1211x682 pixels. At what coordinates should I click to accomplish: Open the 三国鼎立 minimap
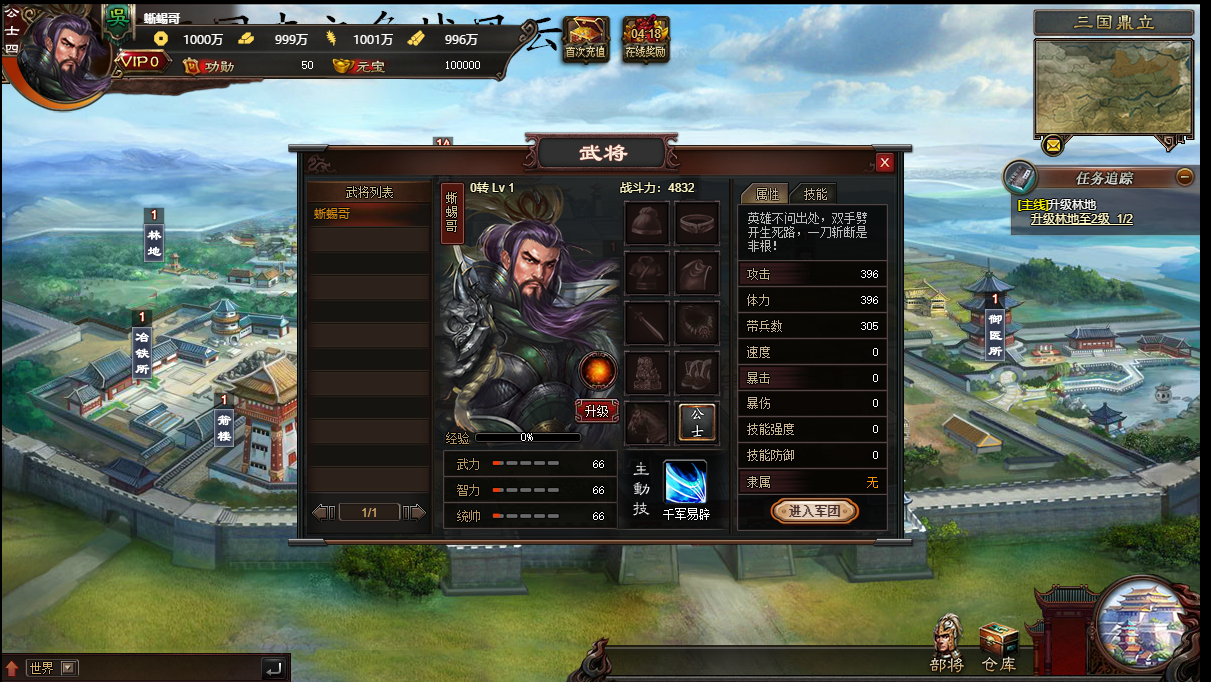click(1113, 87)
